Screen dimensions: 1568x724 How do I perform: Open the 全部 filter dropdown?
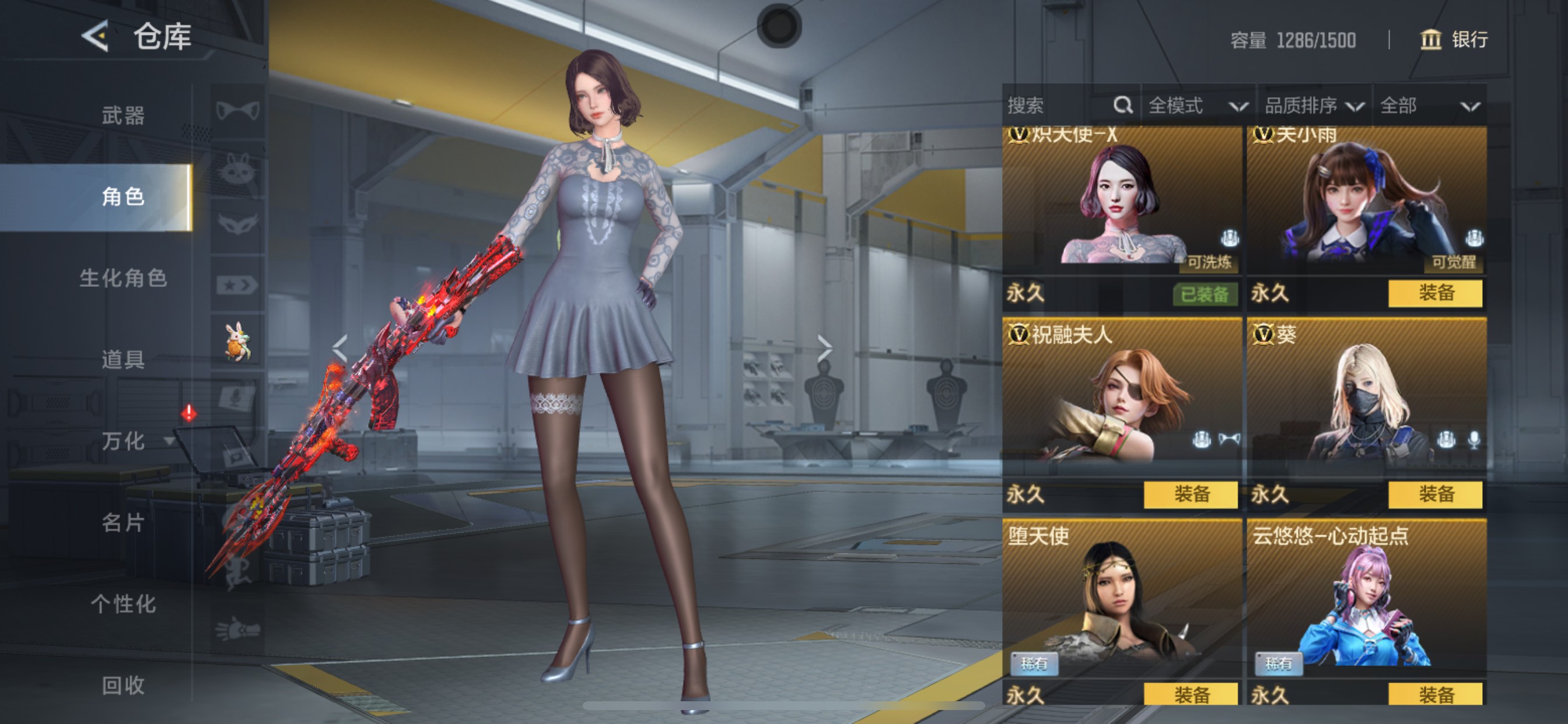(1428, 106)
